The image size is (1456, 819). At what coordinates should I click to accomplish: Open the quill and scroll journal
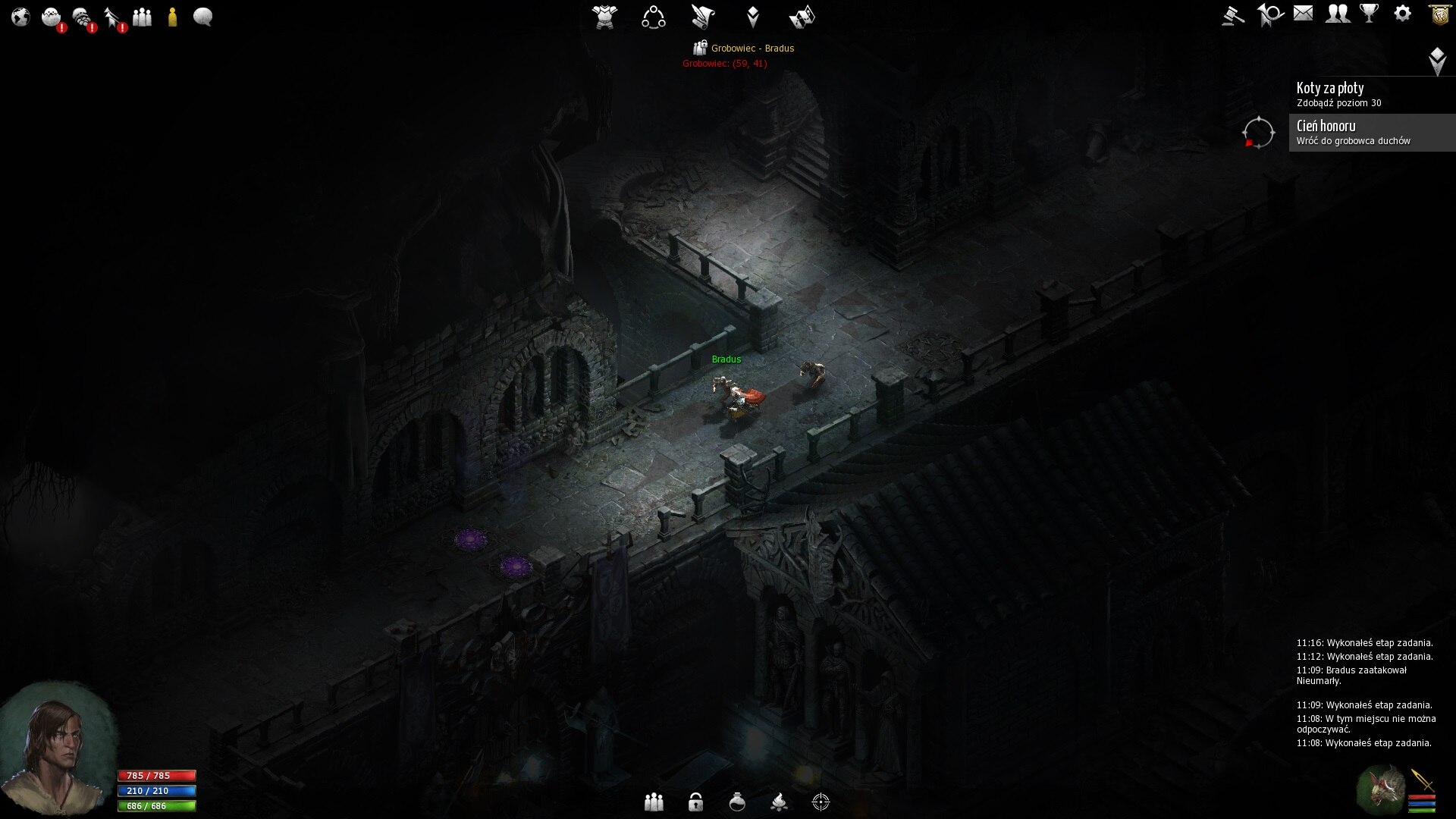click(x=703, y=17)
